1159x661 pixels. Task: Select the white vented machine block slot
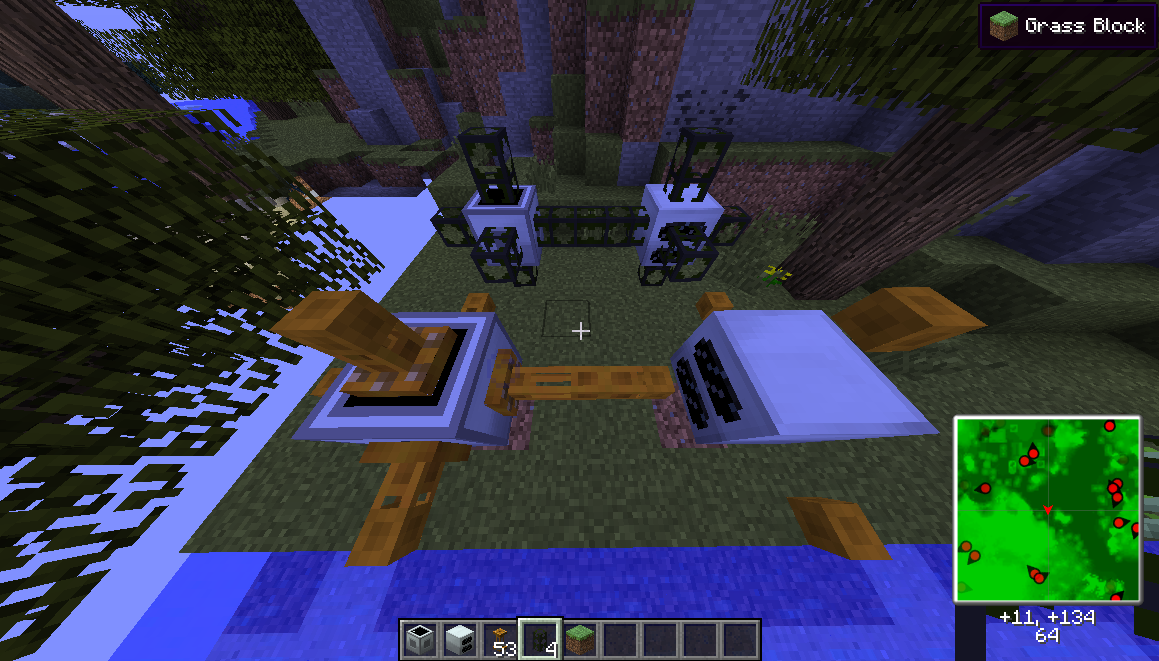click(x=459, y=639)
